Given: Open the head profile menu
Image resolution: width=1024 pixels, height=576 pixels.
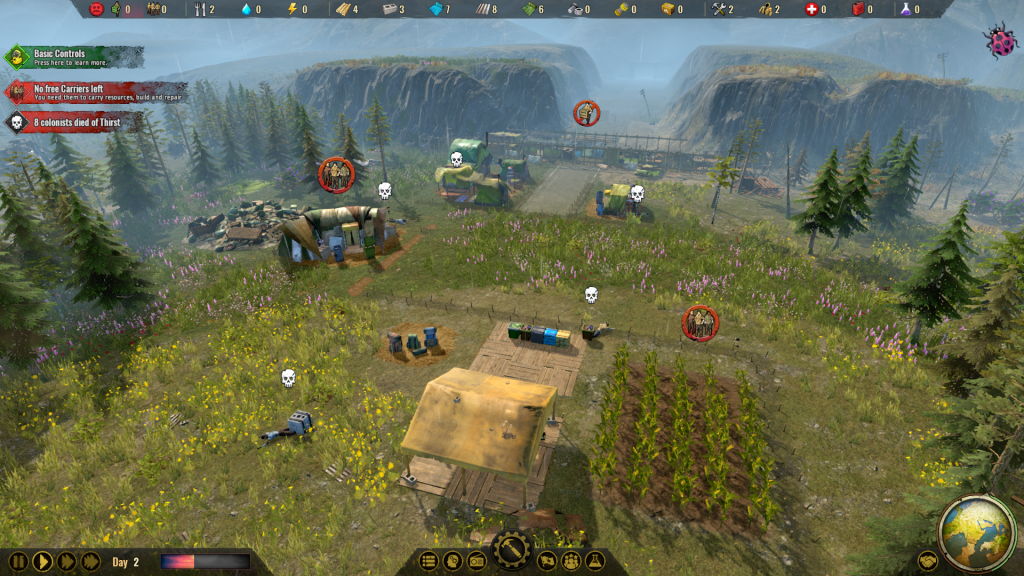Looking at the screenshot, I should (453, 561).
